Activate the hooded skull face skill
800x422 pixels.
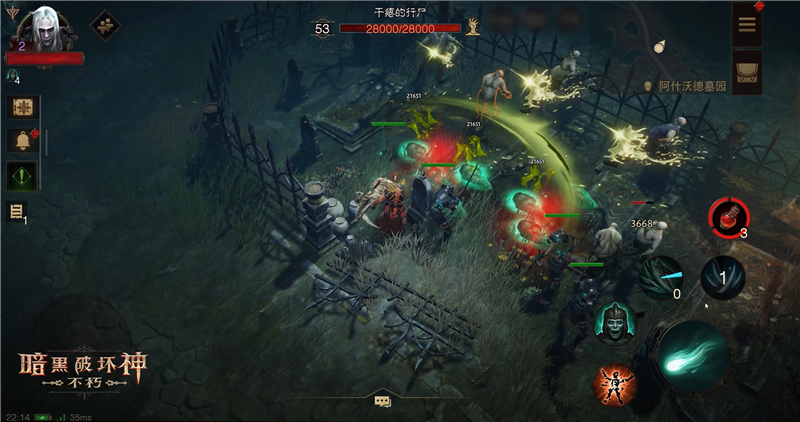tap(613, 322)
